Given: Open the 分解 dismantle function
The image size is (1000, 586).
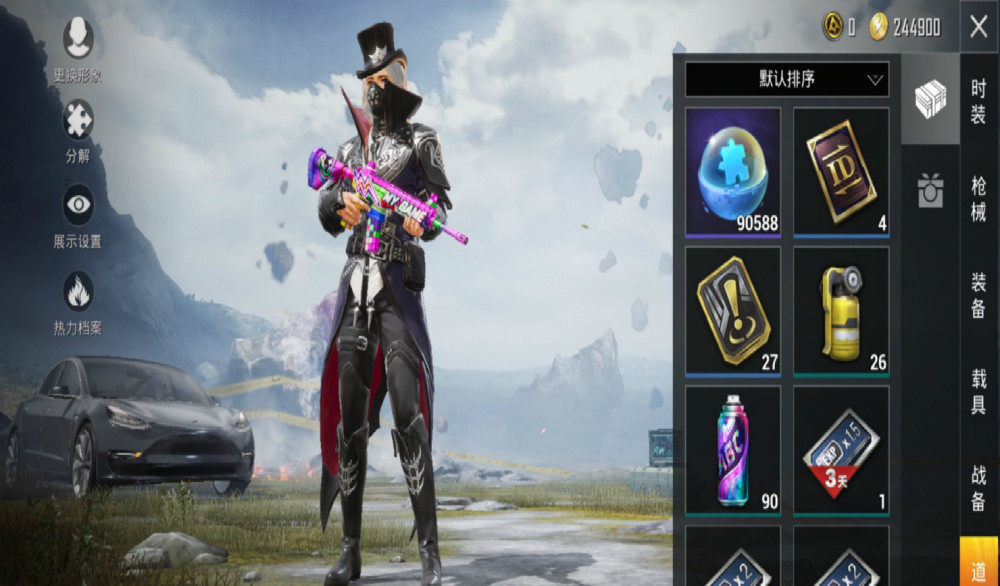Looking at the screenshot, I should coord(78,129).
